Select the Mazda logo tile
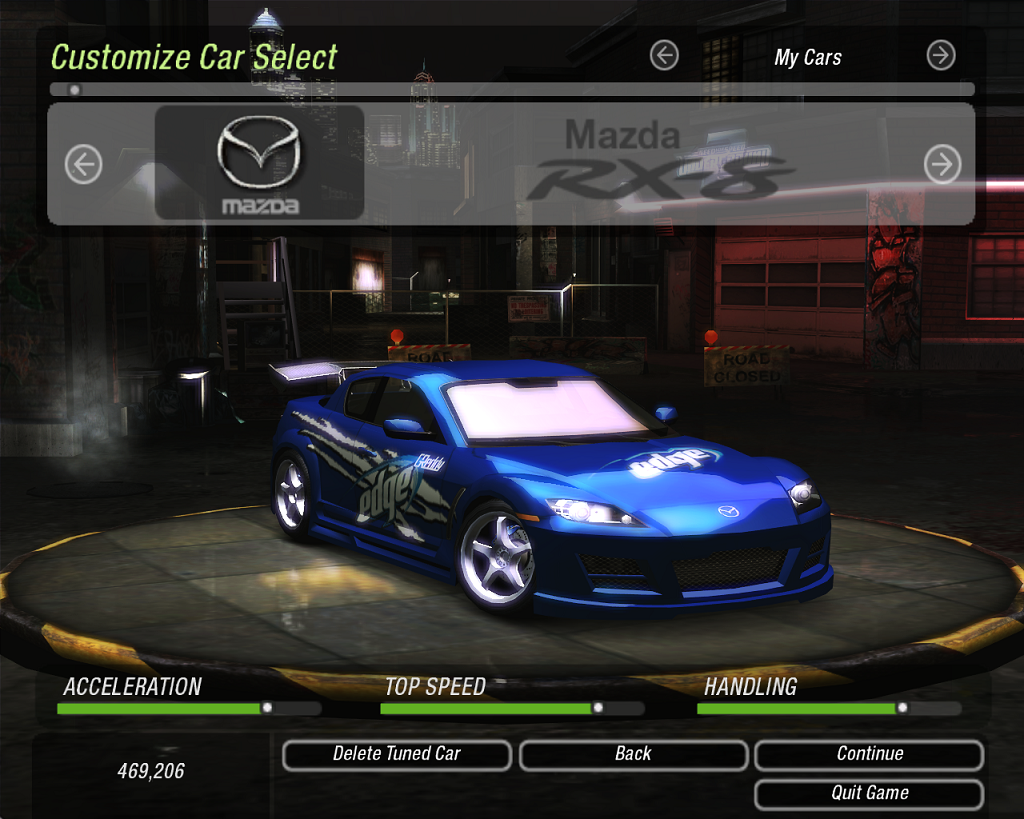The width and height of the screenshot is (1024, 819). [x=259, y=163]
